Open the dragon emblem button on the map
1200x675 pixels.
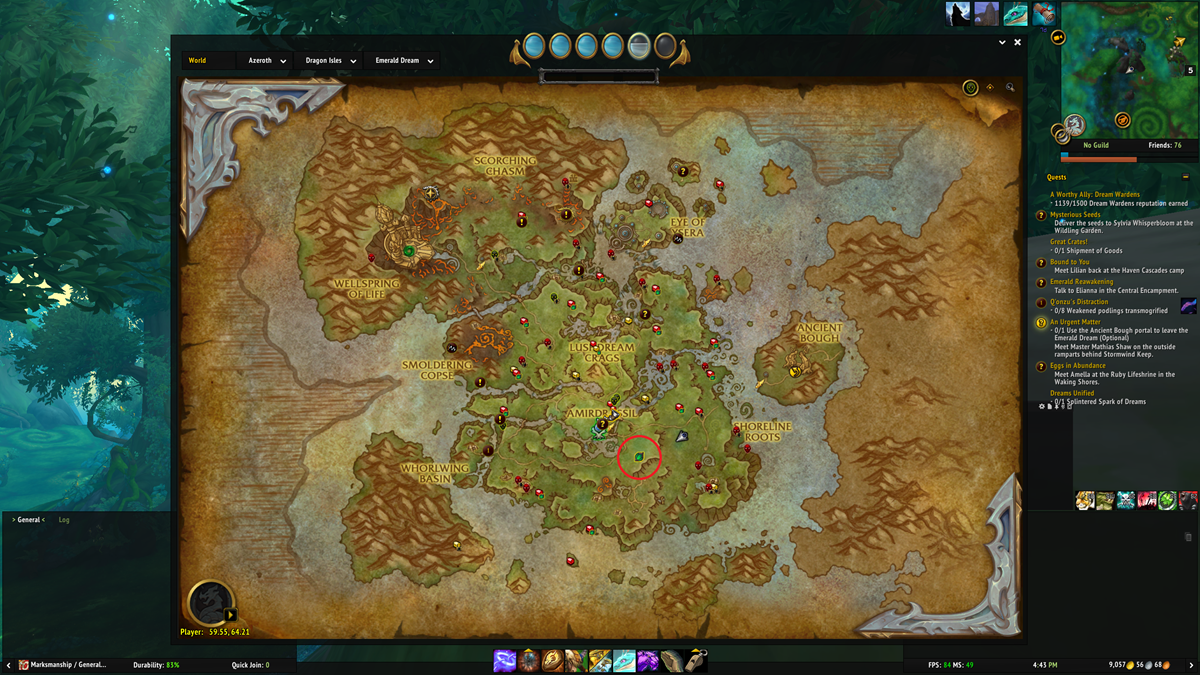(211, 603)
